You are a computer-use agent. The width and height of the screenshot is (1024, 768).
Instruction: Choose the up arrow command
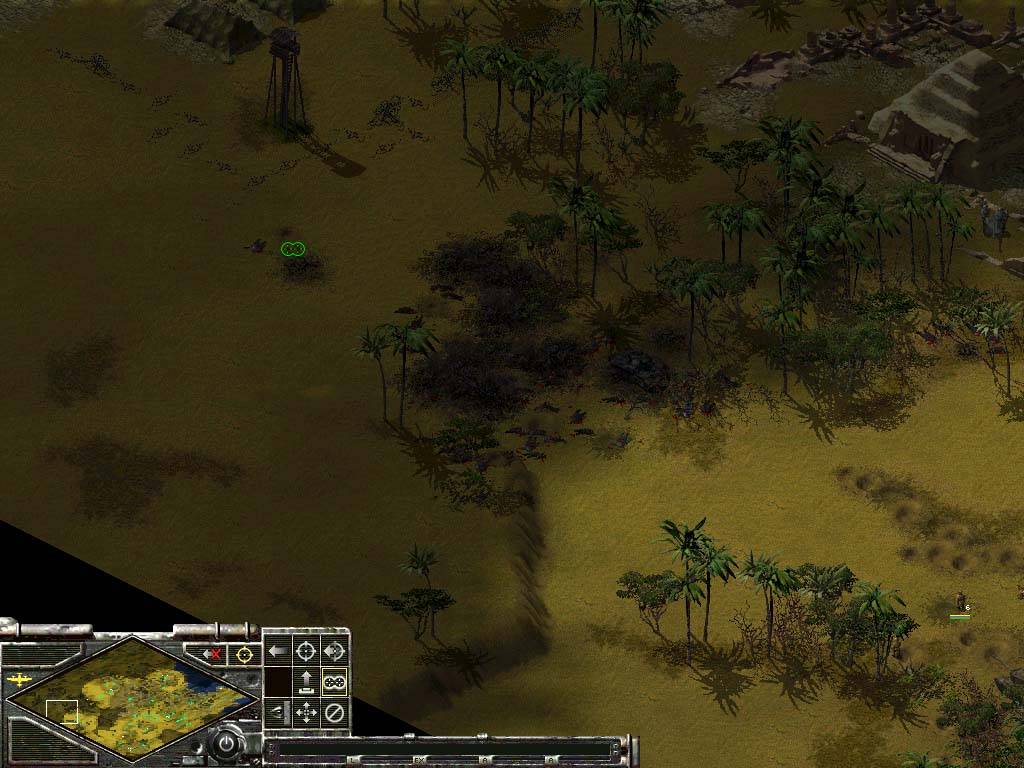[x=306, y=682]
